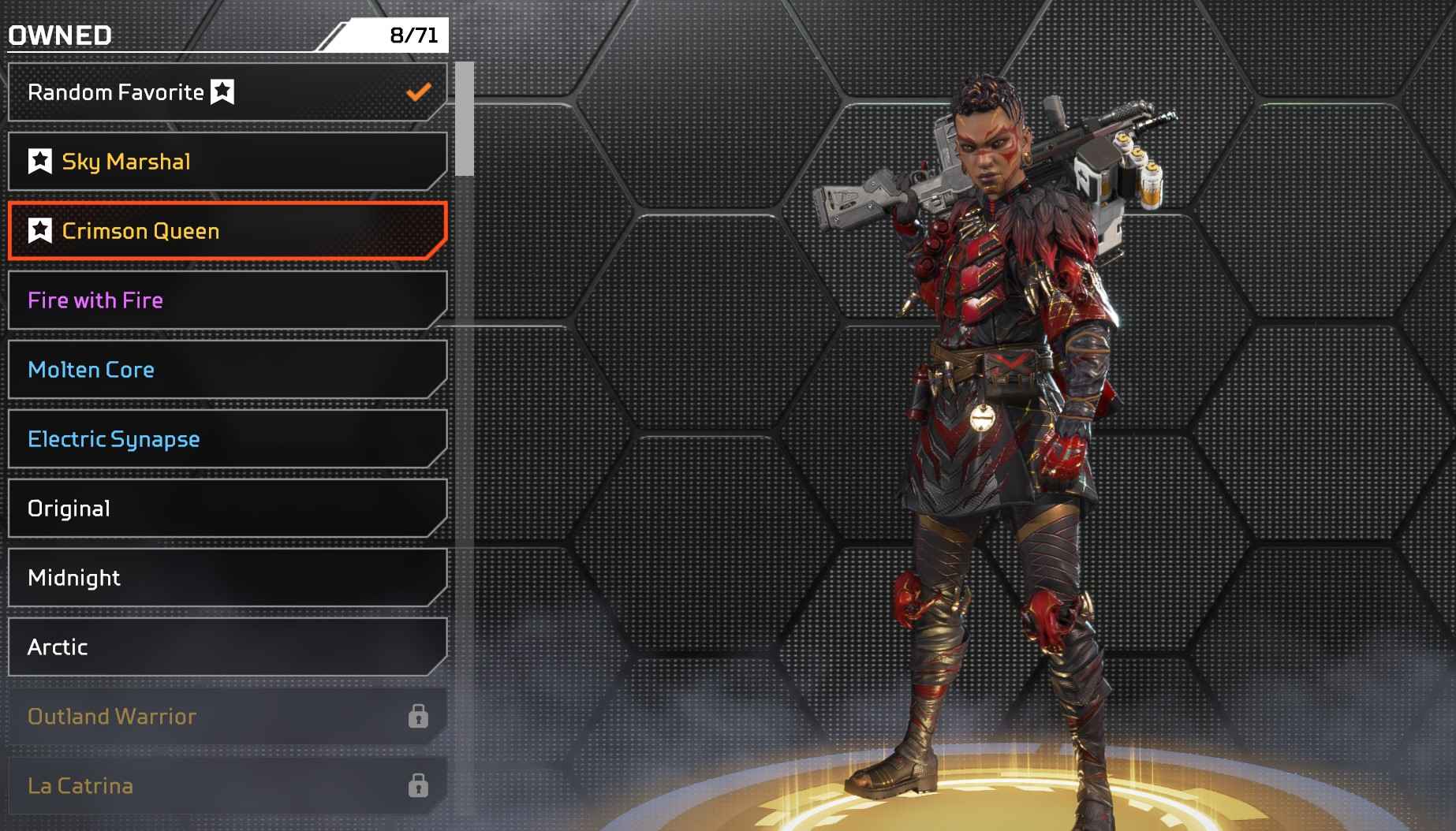Viewport: 1456px width, 831px height.
Task: Preview the locked La Catrina skin
Action: 227,786
